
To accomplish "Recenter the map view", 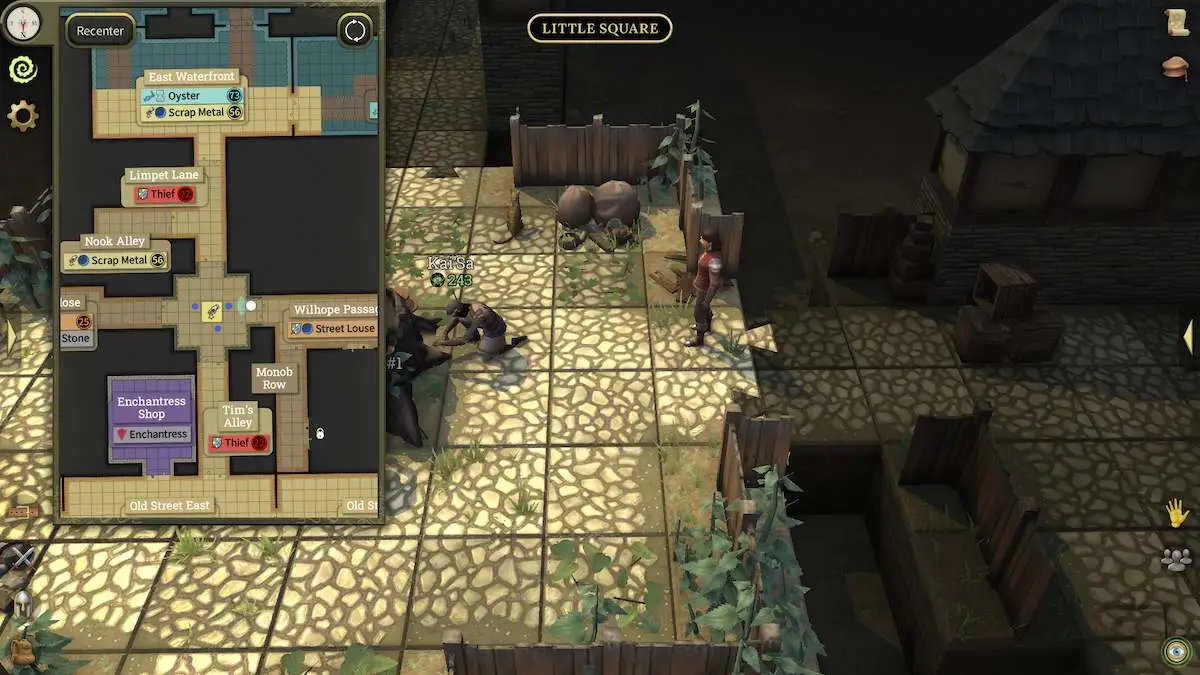I will (x=100, y=31).
